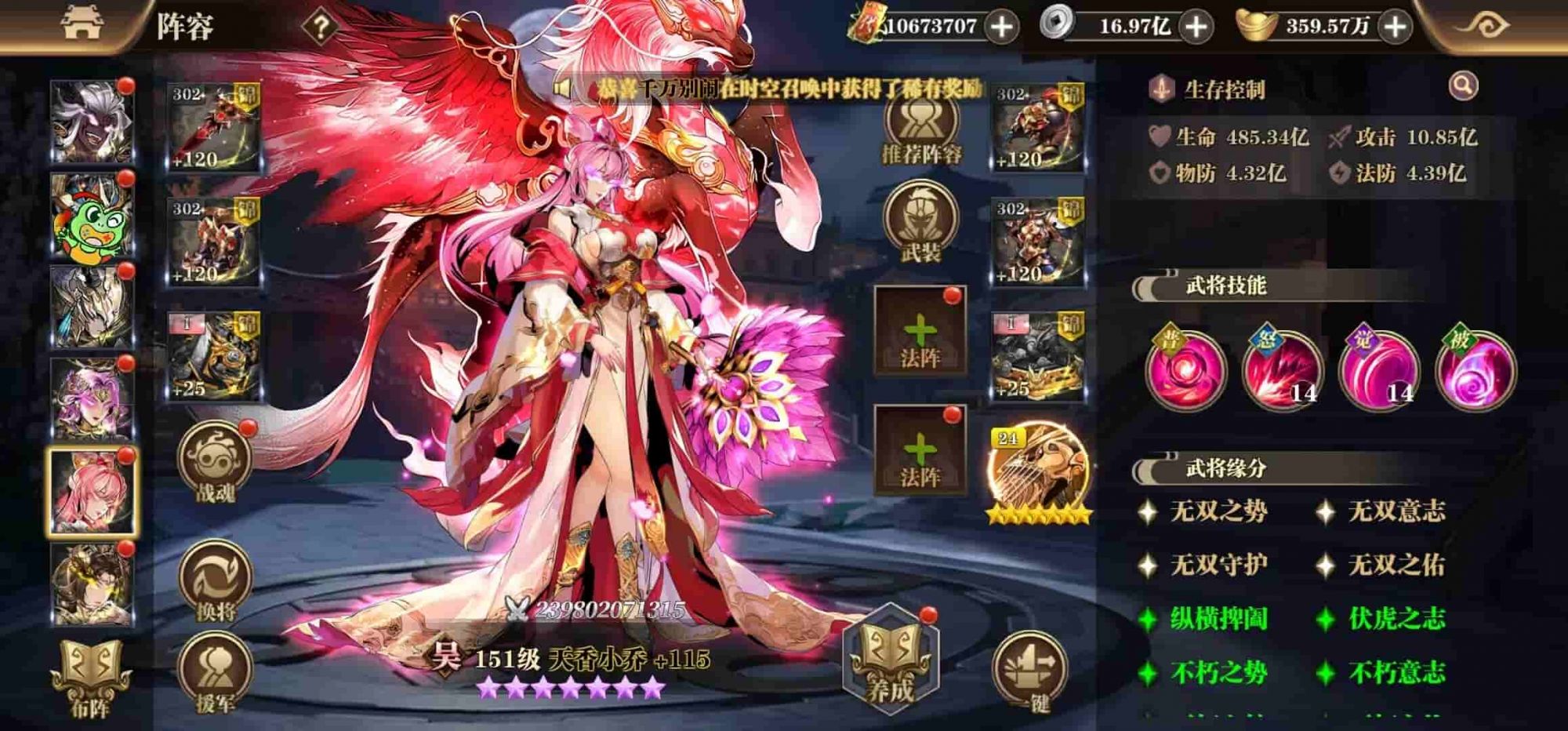Open the 布阵 formation menu
1568x731 pixels.
pyautogui.click(x=90, y=678)
